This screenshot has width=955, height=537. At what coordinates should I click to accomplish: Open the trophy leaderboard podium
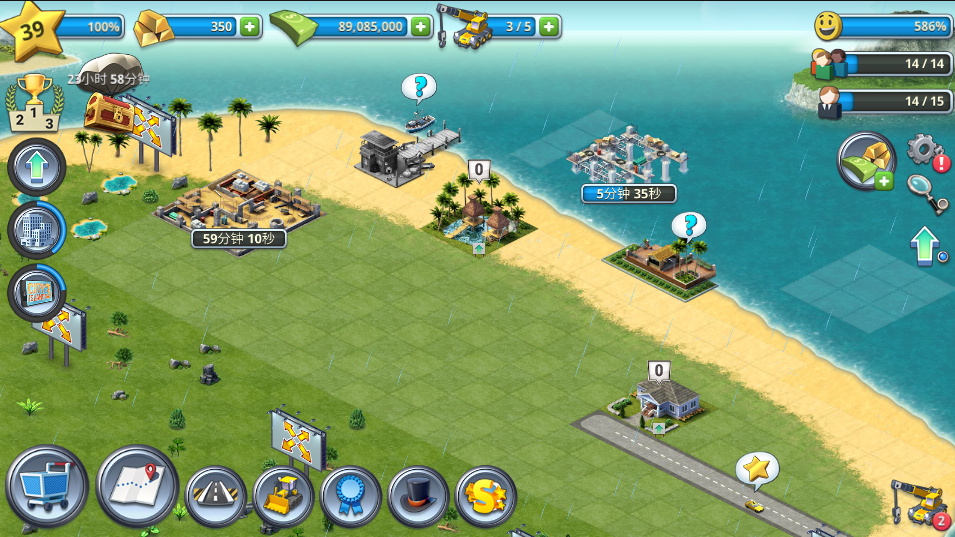(34, 104)
